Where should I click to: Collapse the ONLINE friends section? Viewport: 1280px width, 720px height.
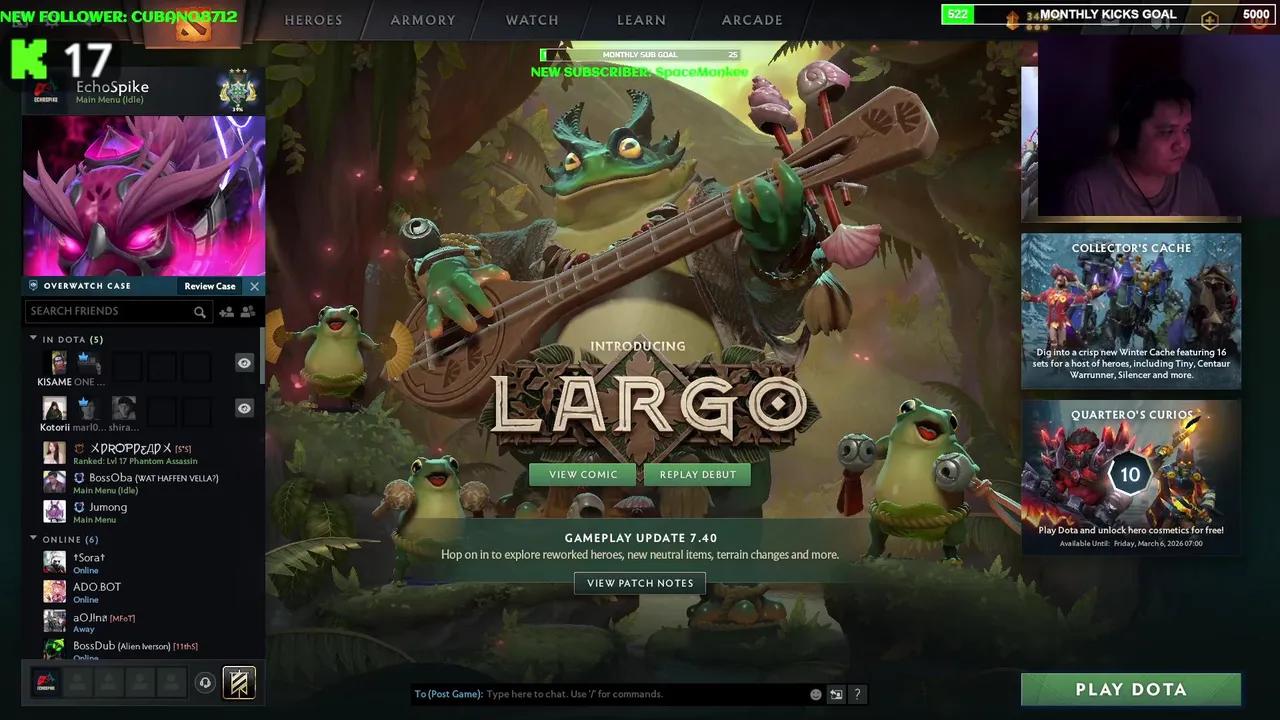click(33, 539)
